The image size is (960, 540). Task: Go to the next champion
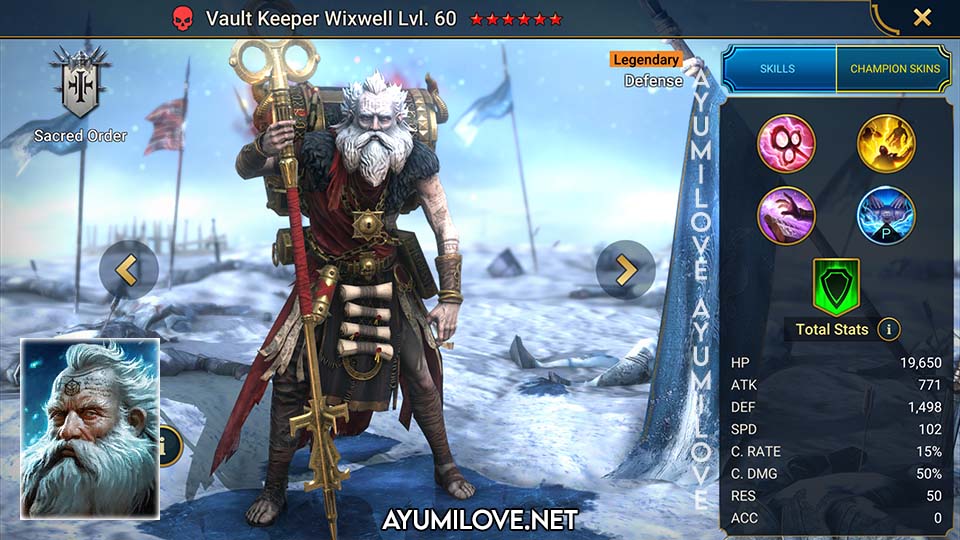pos(626,269)
